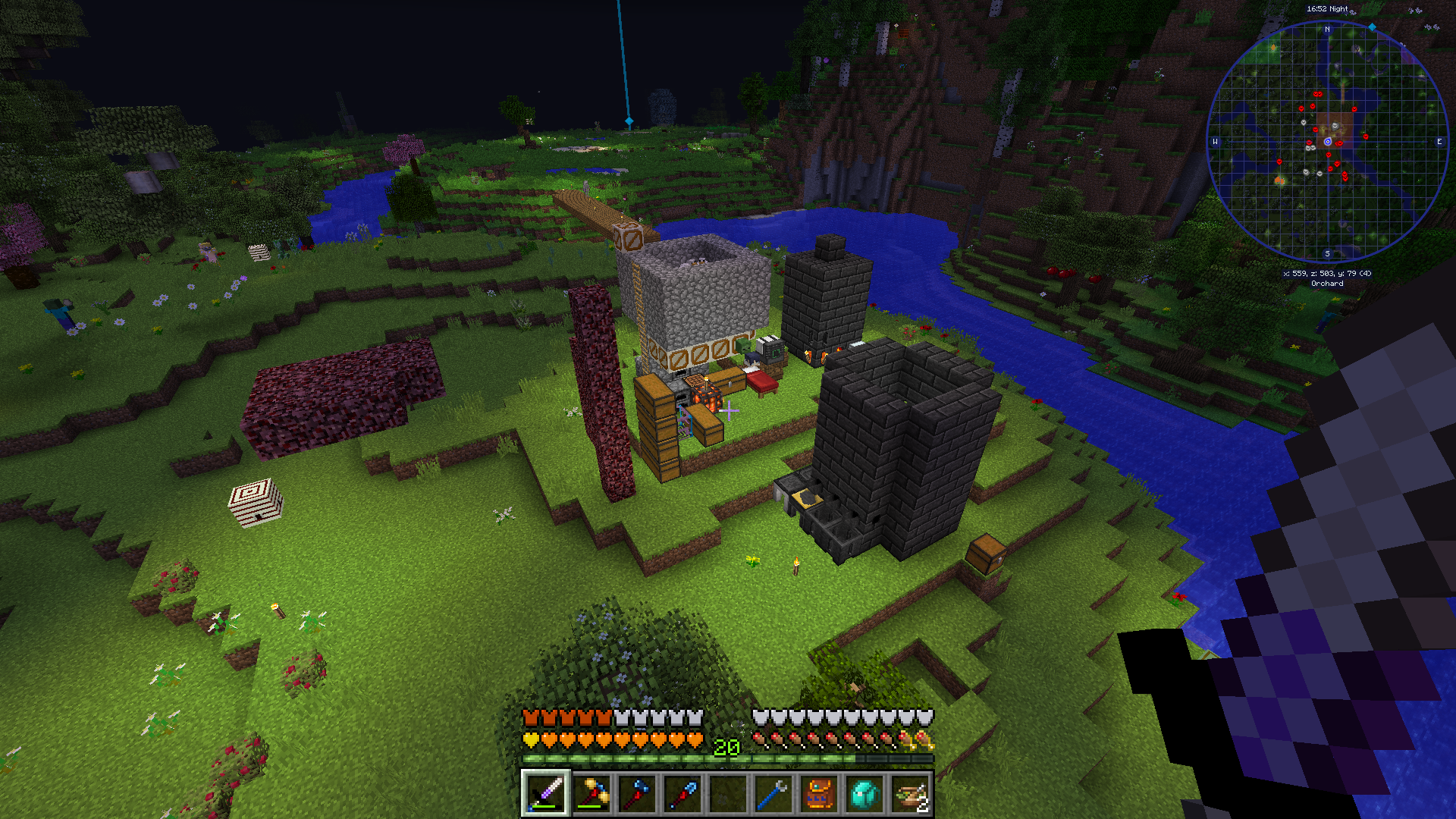This screenshot has width=1456, height=819.
Task: Select the gold-headed pickaxe hotbar slot
Action: [x=591, y=794]
